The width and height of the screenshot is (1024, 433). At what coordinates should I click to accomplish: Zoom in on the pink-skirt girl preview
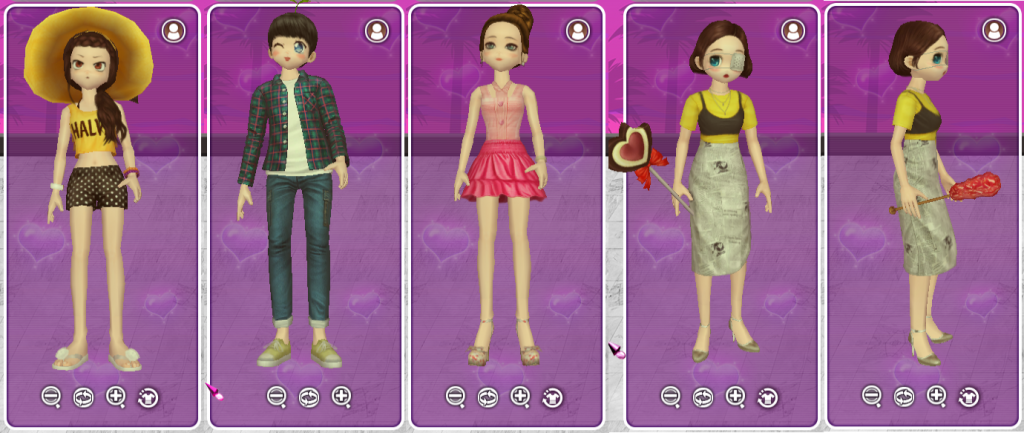pyautogui.click(x=520, y=396)
